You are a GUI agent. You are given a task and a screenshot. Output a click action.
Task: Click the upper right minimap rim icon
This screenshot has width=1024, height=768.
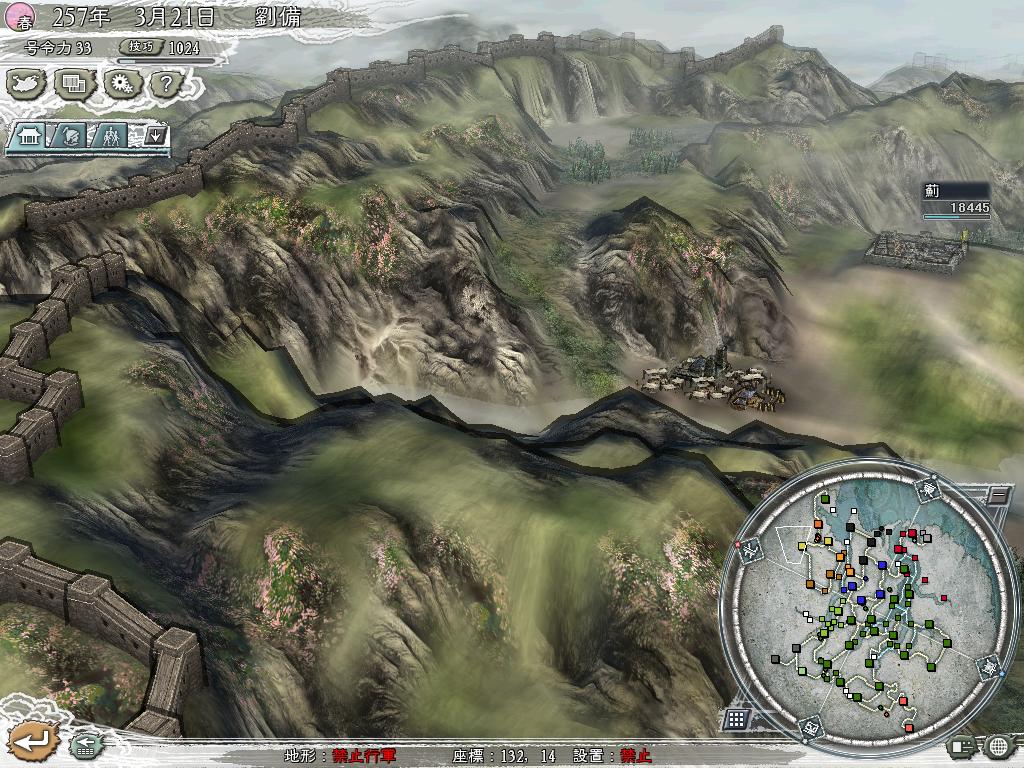[927, 488]
